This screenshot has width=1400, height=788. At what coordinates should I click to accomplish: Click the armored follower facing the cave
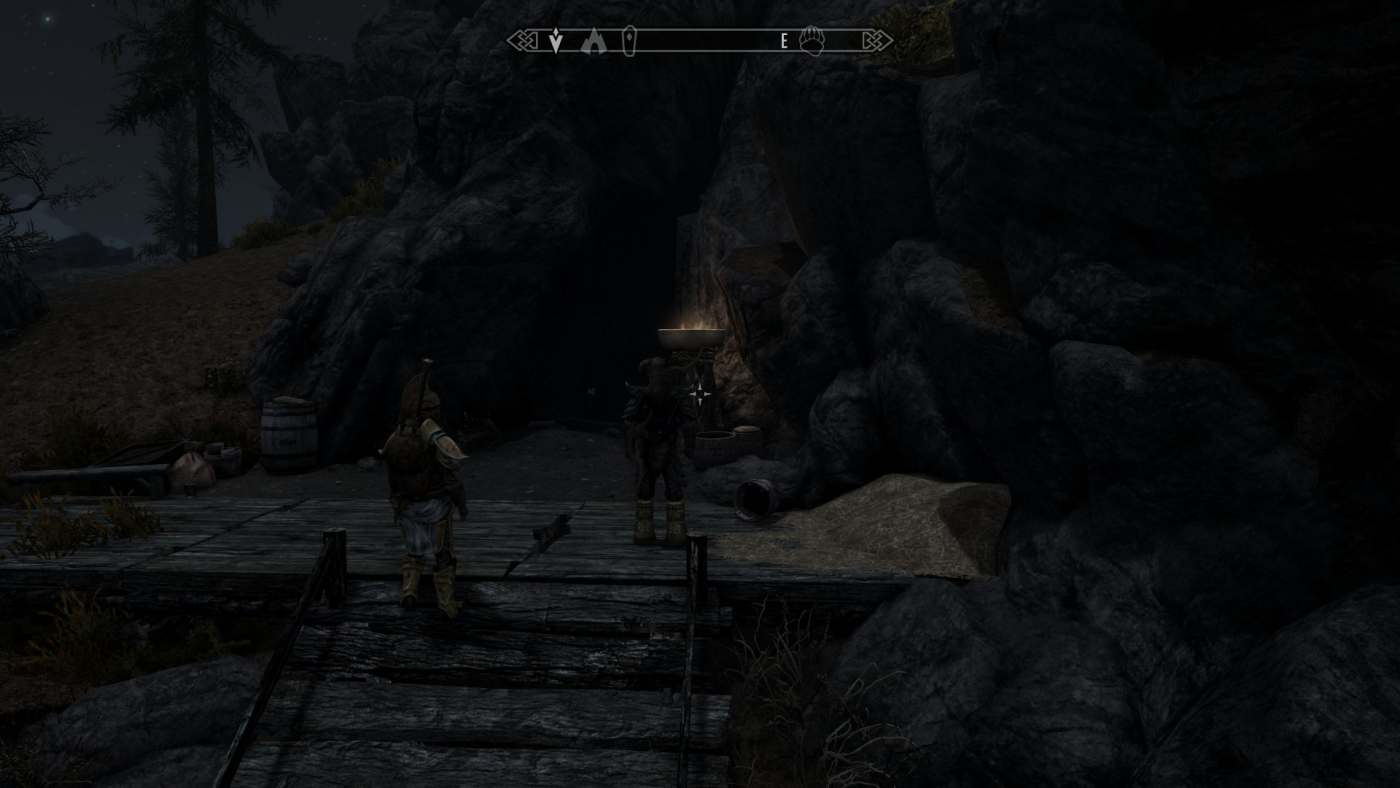coord(655,450)
